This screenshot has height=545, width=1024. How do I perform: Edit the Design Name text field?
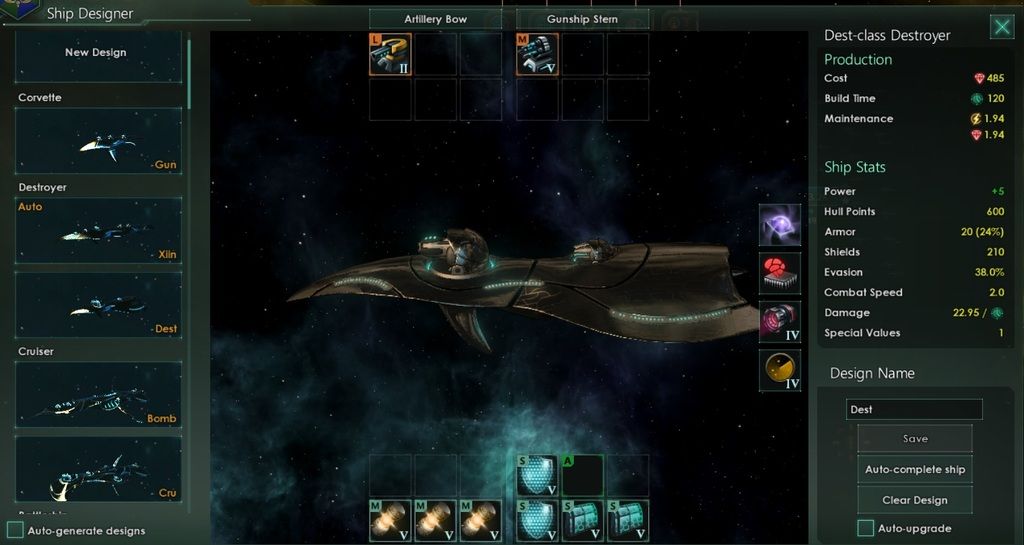(x=914, y=409)
